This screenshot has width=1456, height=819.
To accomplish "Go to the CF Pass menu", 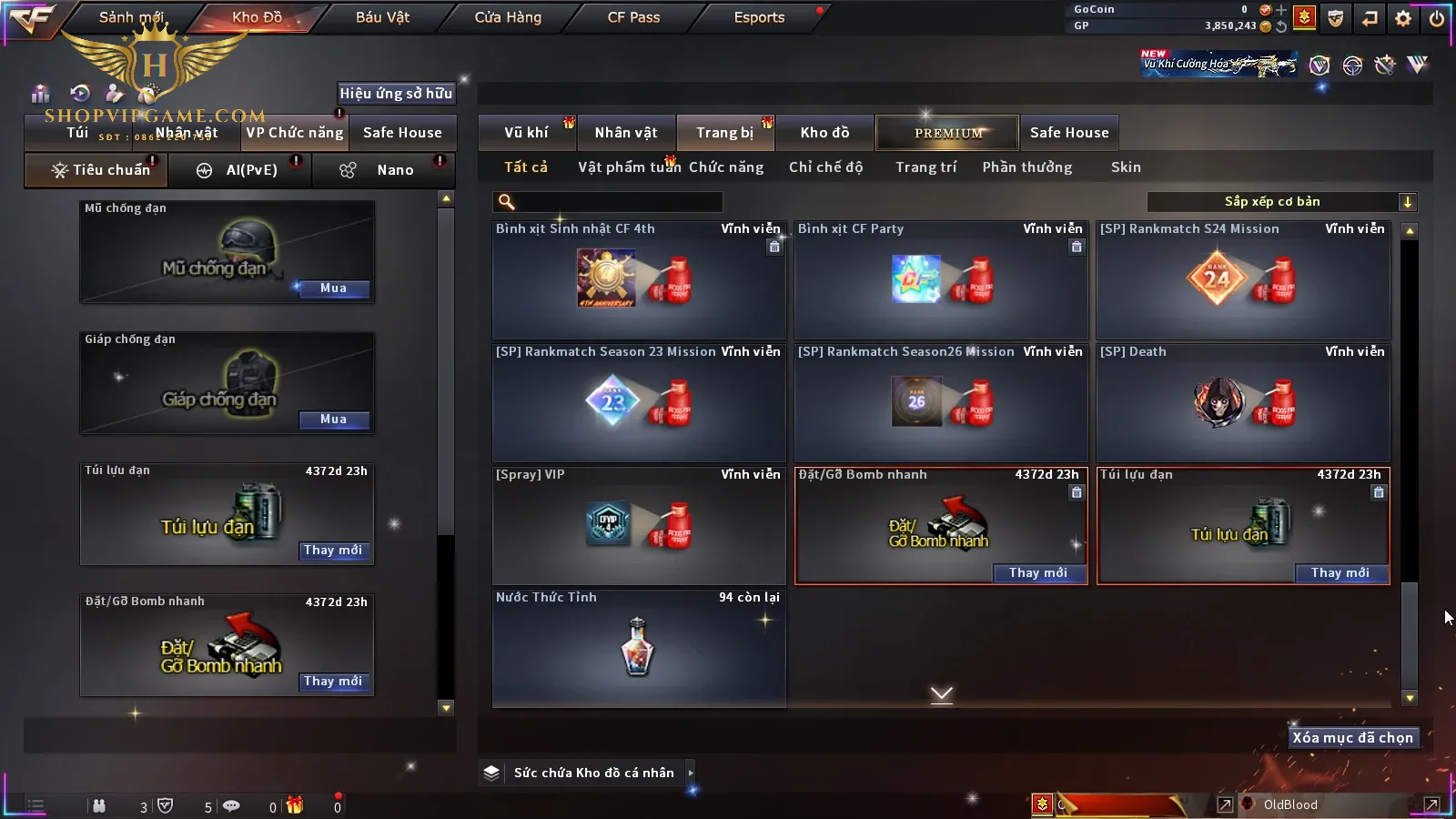I will [633, 17].
